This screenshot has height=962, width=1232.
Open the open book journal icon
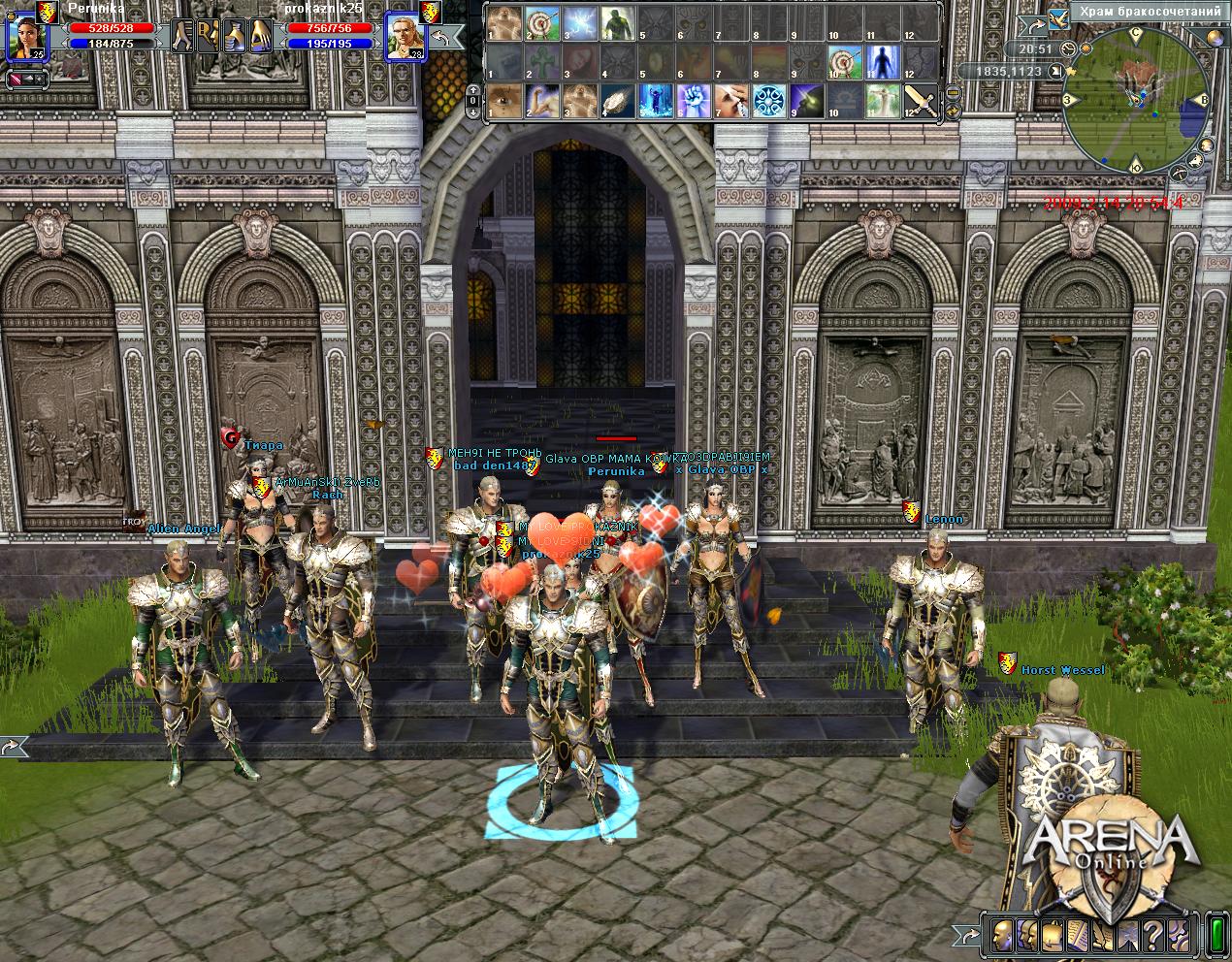coord(1077,936)
